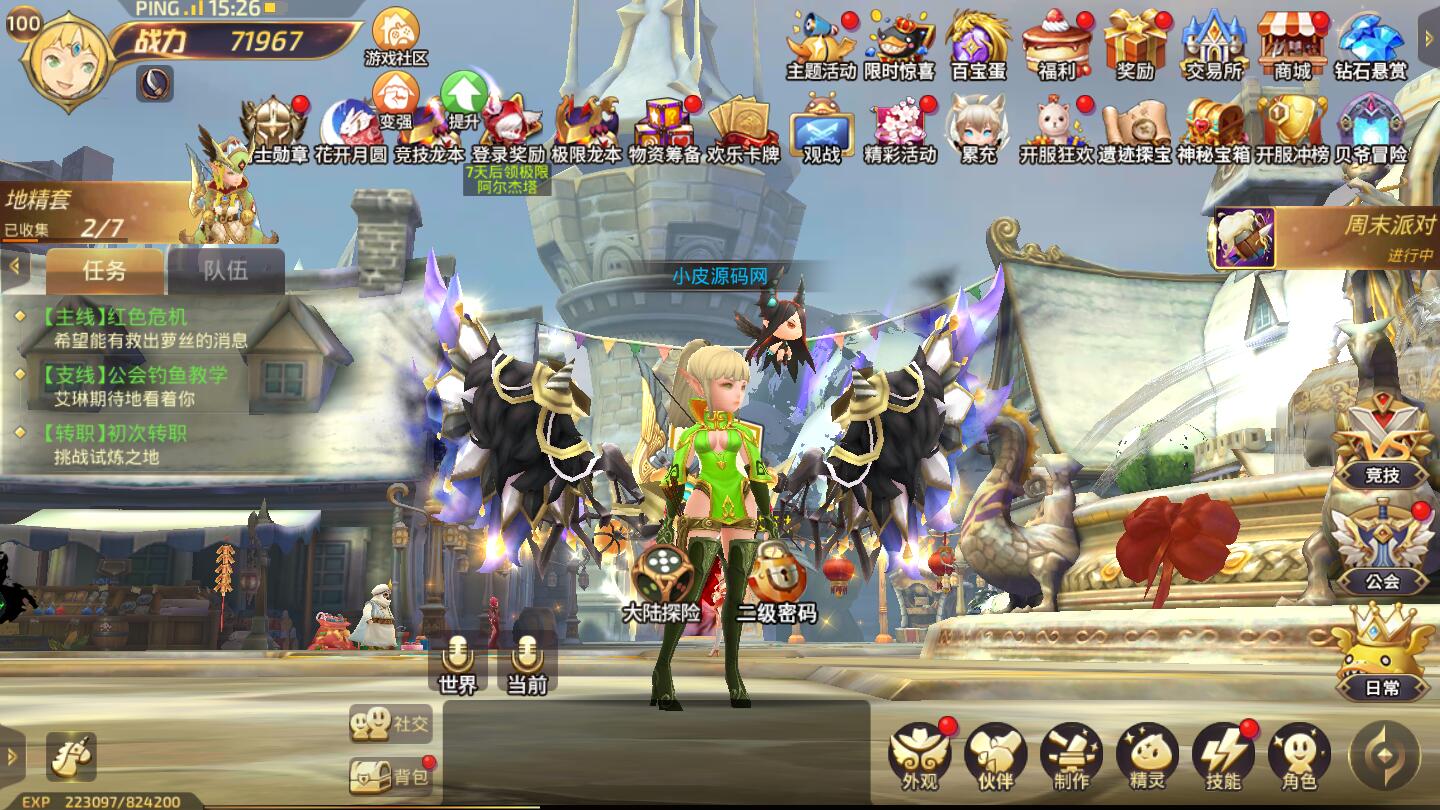This screenshot has width=1440, height=810.
Task: Open the 社交 social panel
Action: click(391, 722)
